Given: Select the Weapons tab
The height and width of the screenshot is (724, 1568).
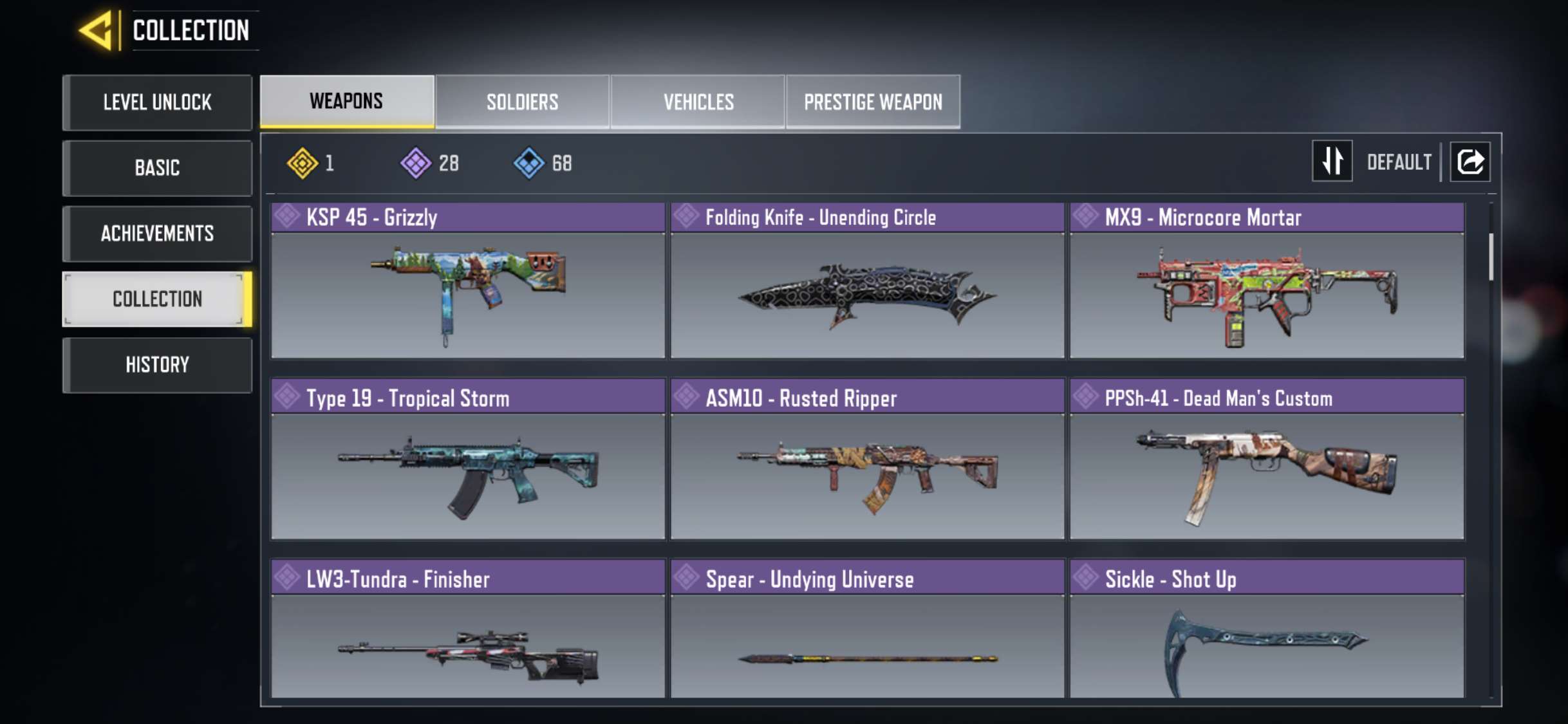Looking at the screenshot, I should coord(346,101).
